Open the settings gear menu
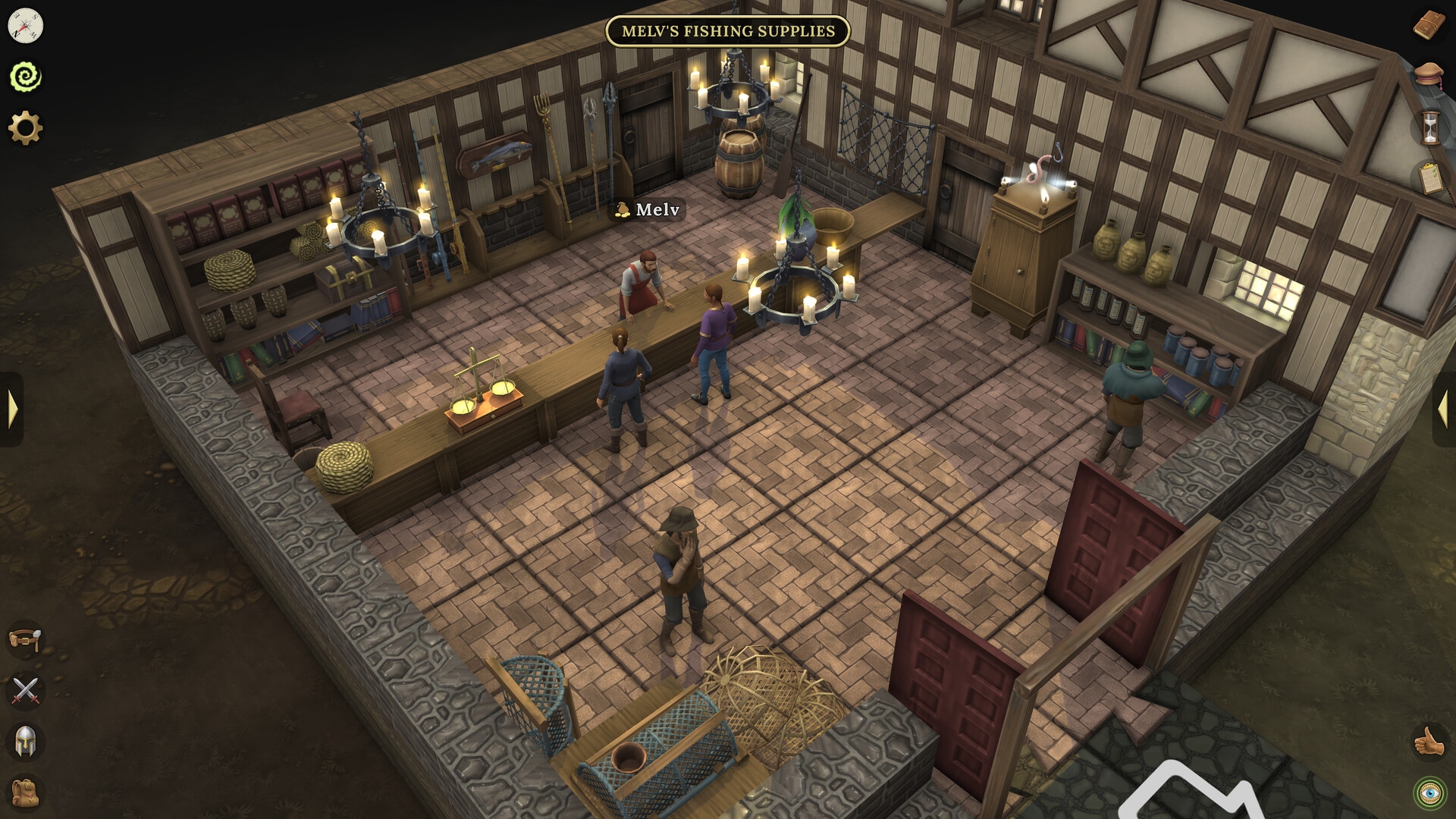This screenshot has width=1456, height=819. [25, 127]
